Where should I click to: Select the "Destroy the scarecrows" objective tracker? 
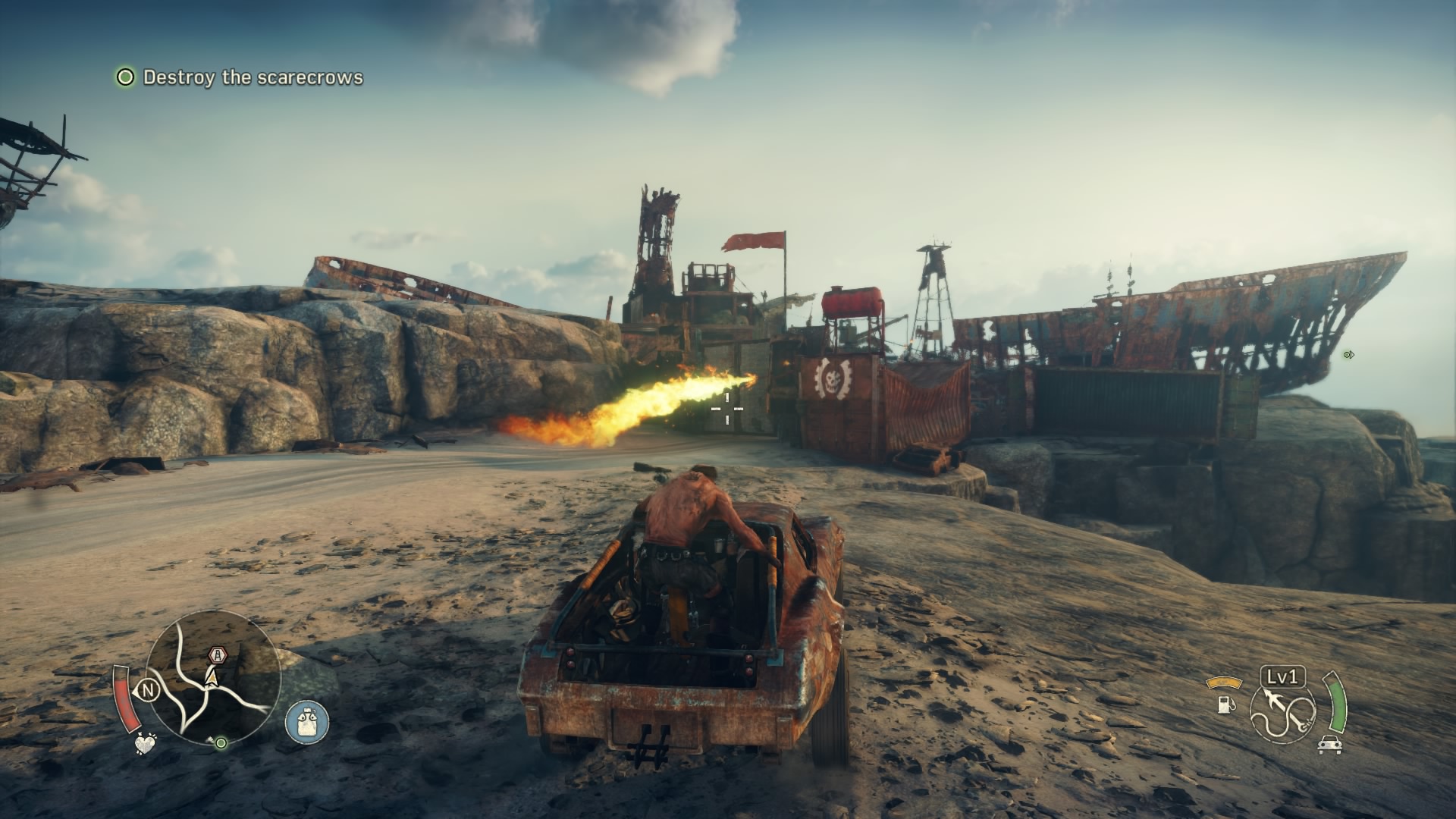(240, 77)
